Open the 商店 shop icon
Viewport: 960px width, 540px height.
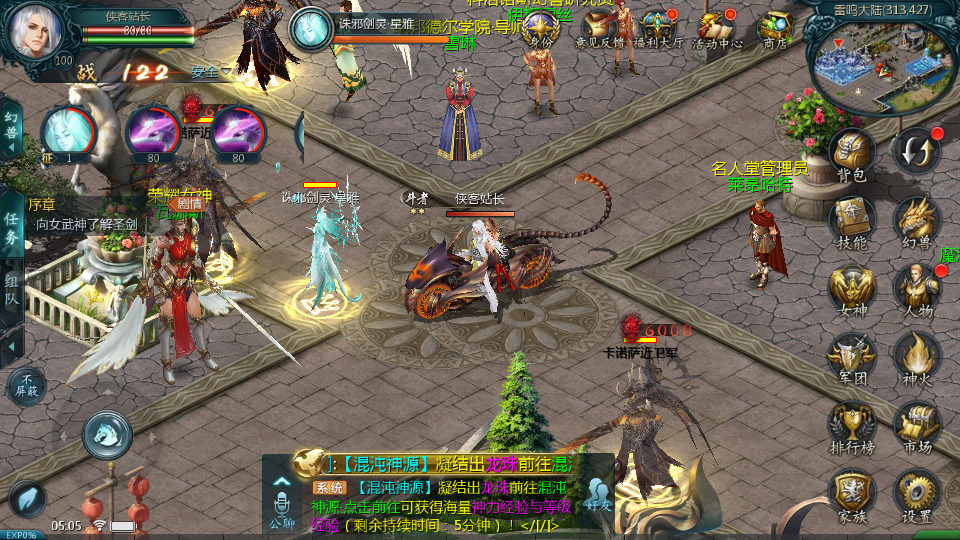775,30
